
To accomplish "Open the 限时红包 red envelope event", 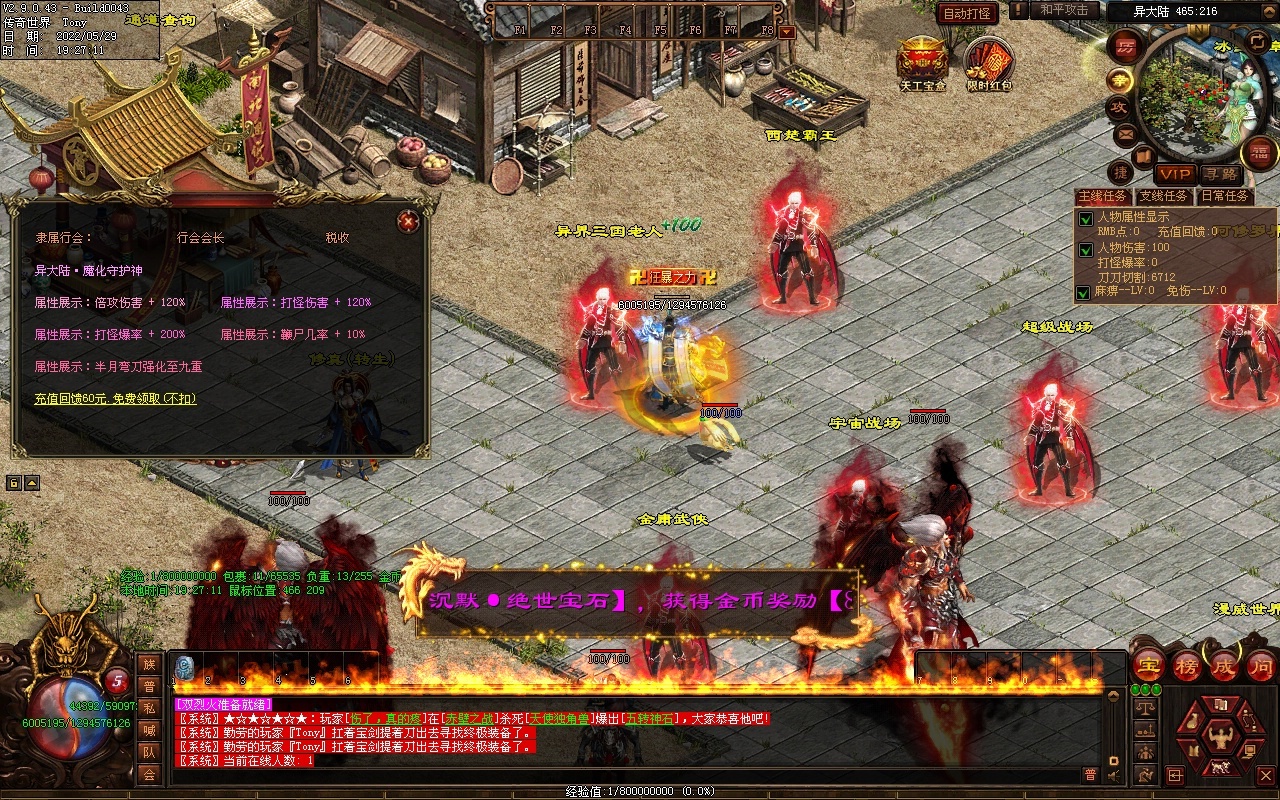I will pyautogui.click(x=989, y=61).
